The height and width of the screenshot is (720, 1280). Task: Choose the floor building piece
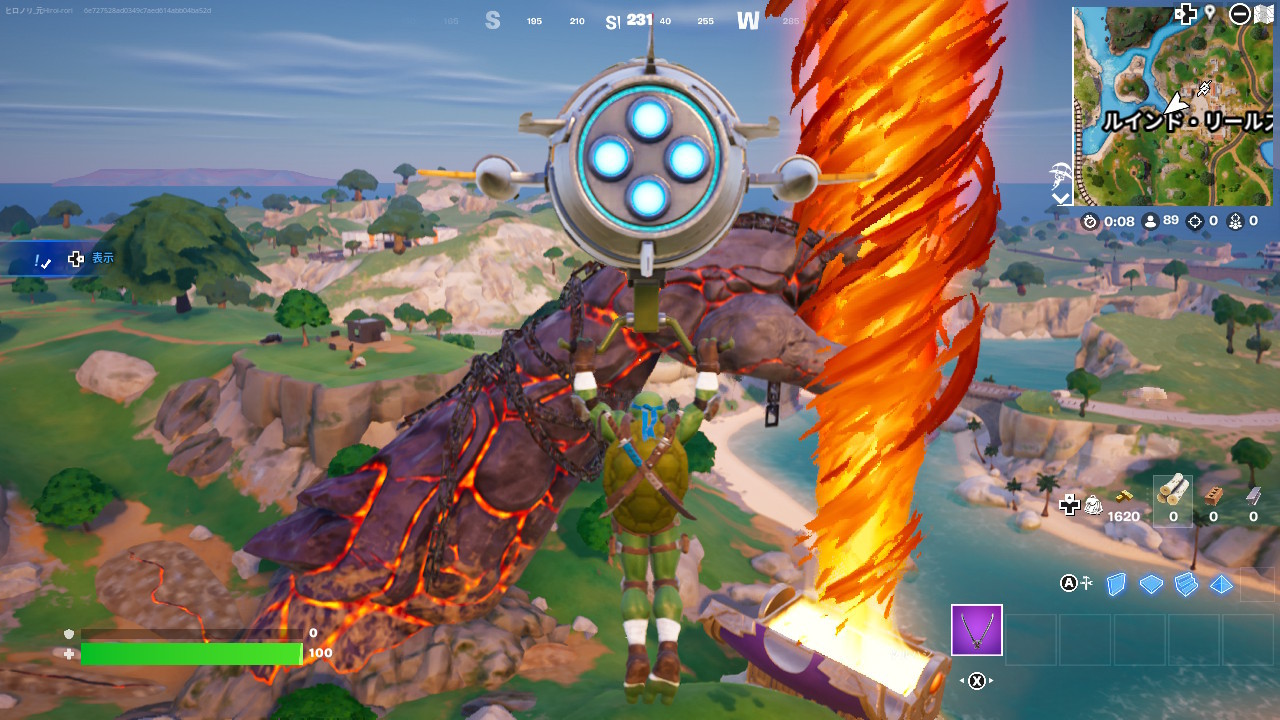point(1151,584)
